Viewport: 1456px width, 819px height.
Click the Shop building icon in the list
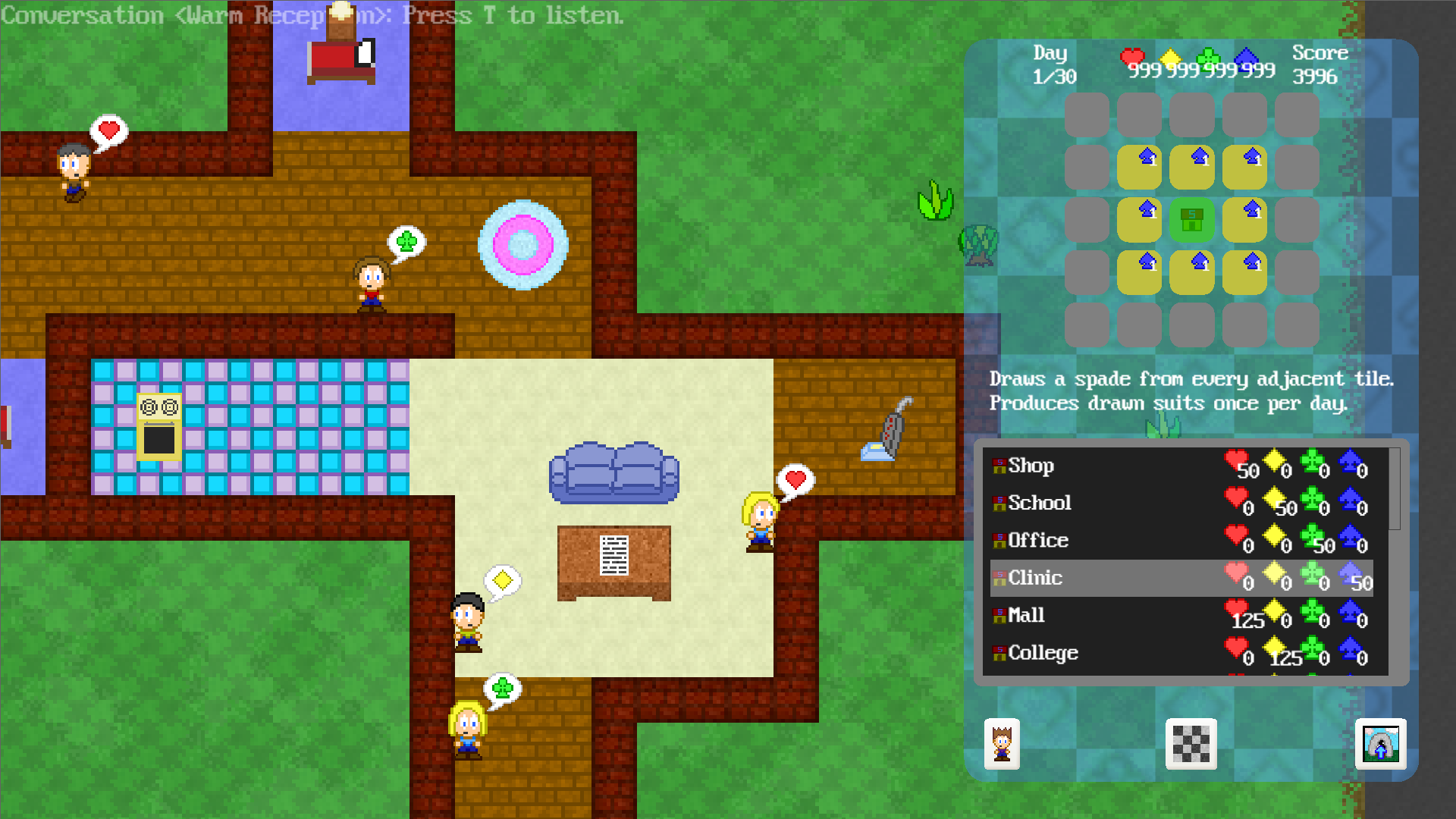pos(999,466)
